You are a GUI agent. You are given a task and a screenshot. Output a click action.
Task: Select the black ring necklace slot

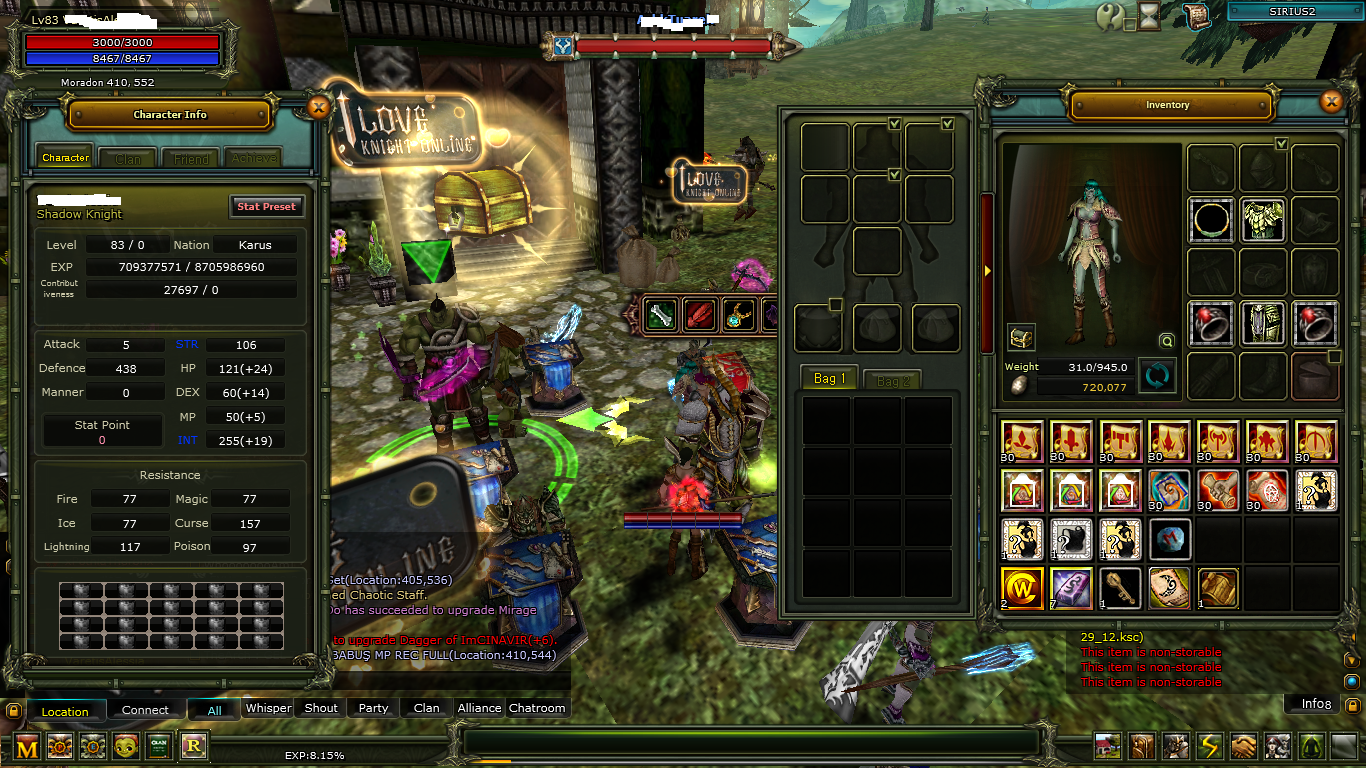pyautogui.click(x=1211, y=220)
